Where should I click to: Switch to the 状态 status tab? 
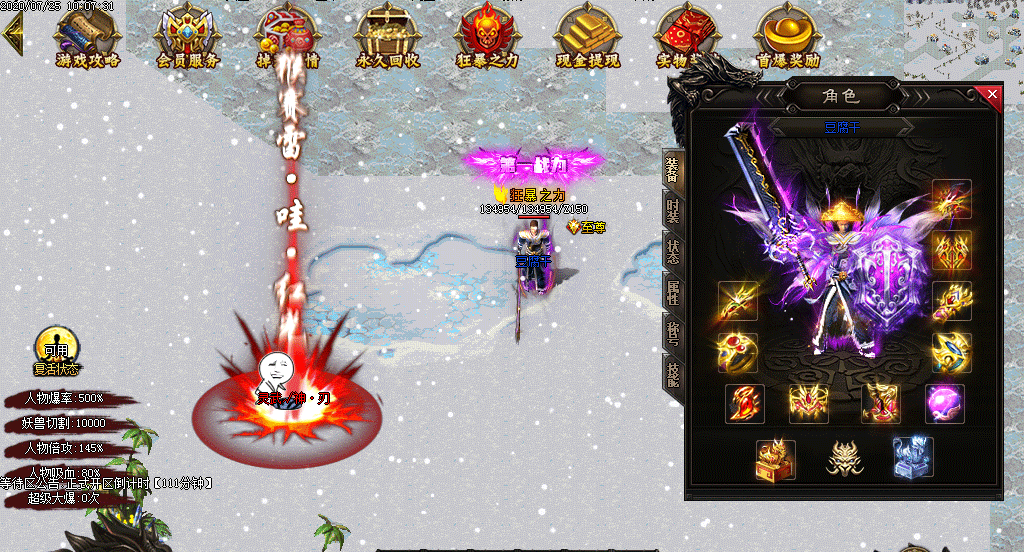click(x=673, y=252)
